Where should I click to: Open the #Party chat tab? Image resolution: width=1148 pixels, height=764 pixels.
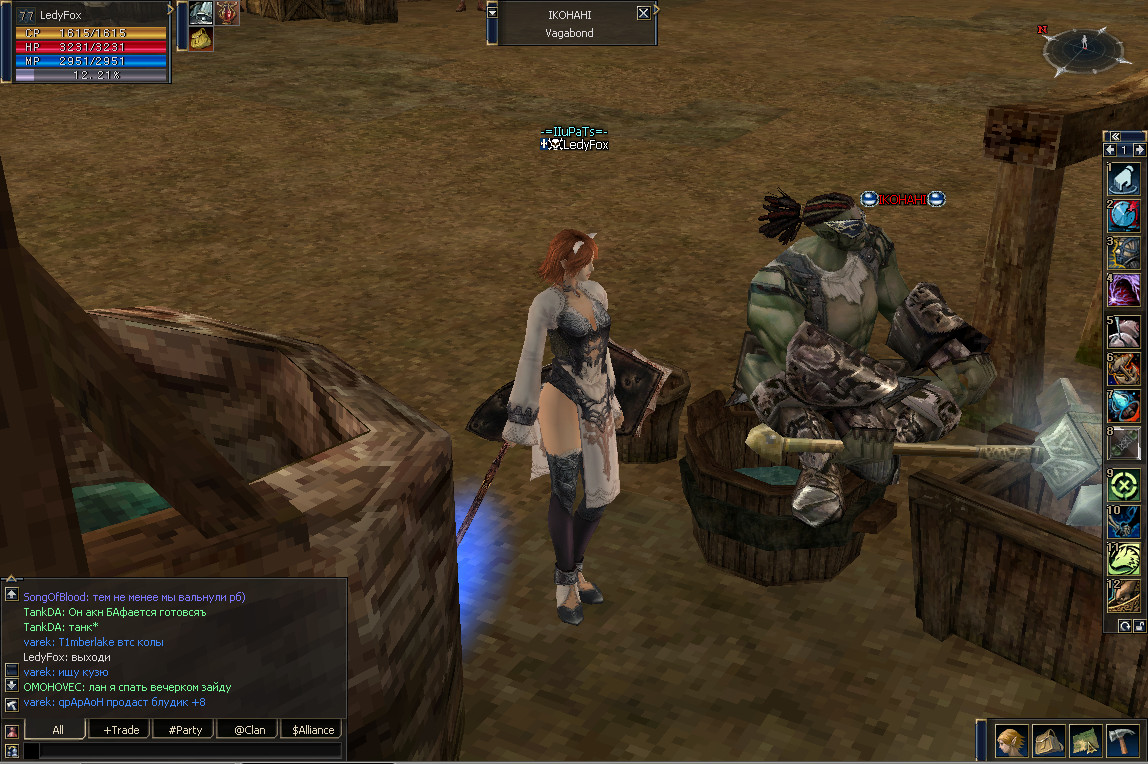point(185,729)
